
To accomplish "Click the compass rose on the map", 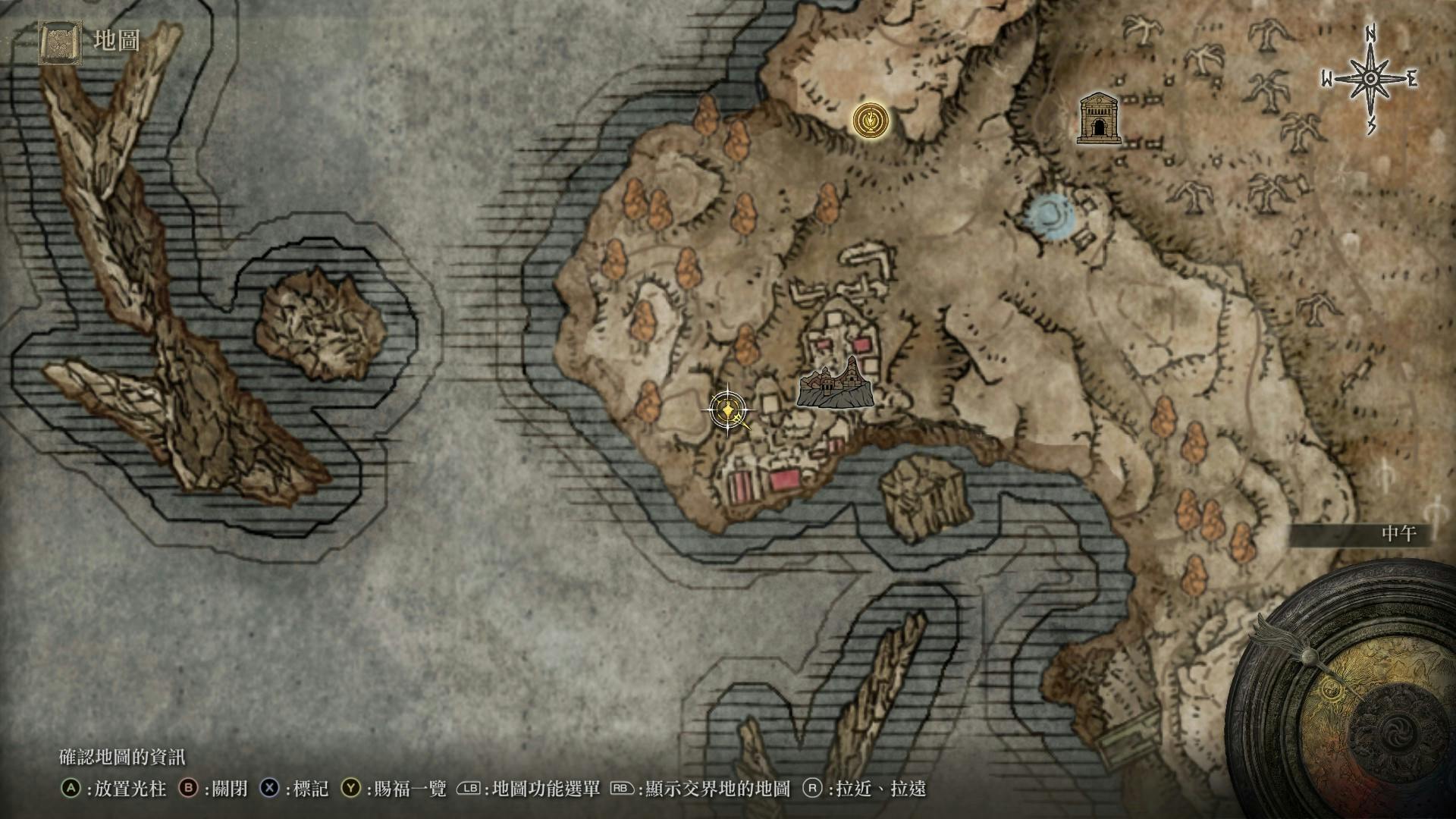I will pyautogui.click(x=1370, y=79).
